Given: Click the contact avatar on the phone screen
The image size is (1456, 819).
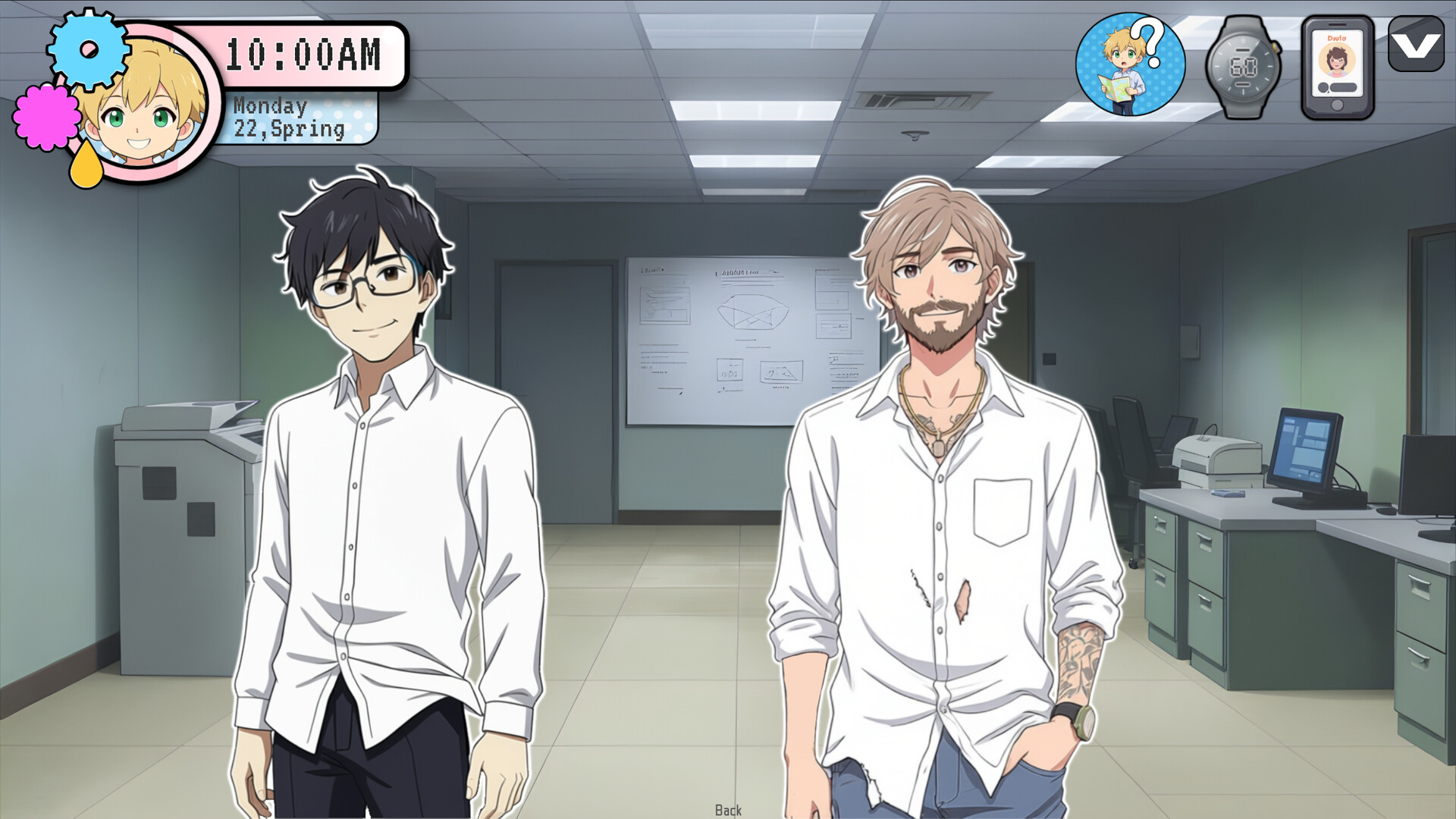Looking at the screenshot, I should pyautogui.click(x=1335, y=61).
